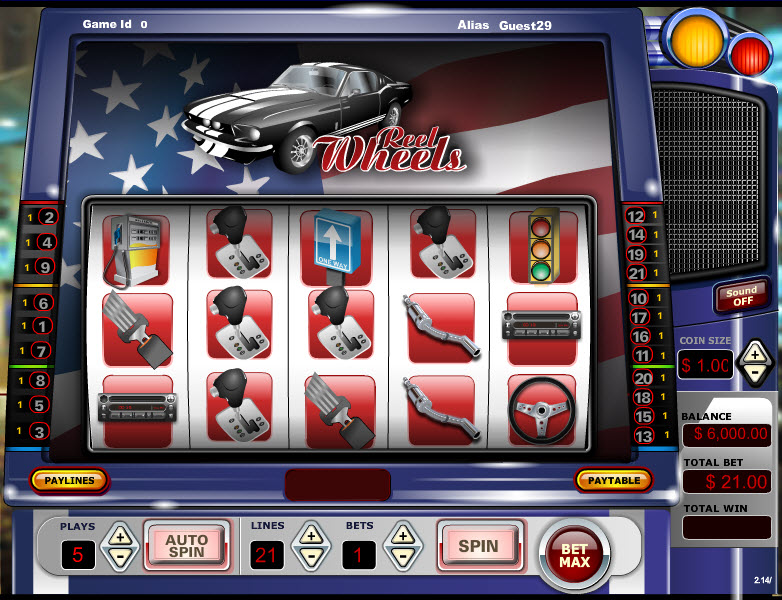This screenshot has width=782, height=600.
Task: Spin the reels with the SPIN button
Action: pos(478,546)
